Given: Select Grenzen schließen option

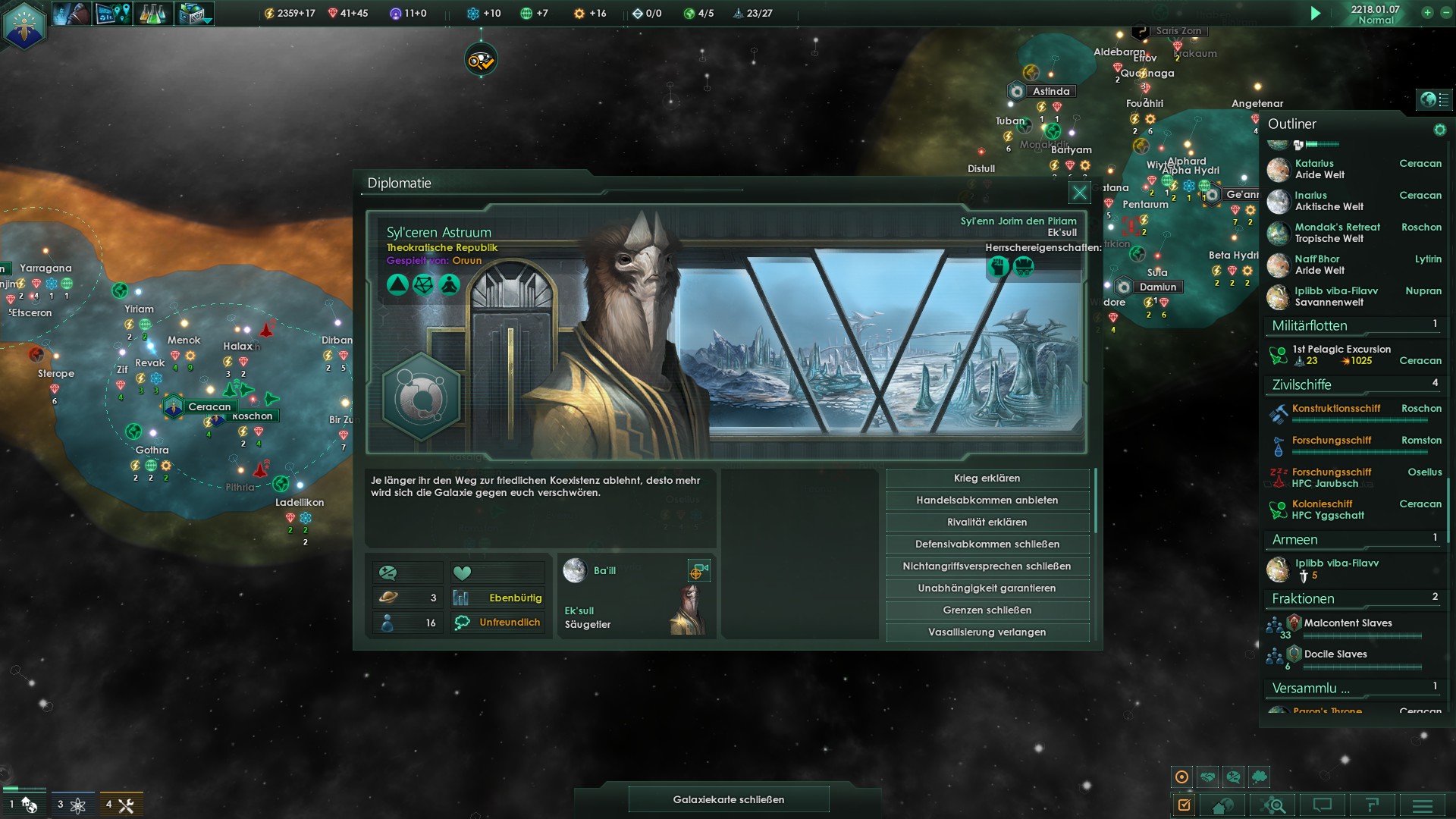Looking at the screenshot, I should (987, 610).
